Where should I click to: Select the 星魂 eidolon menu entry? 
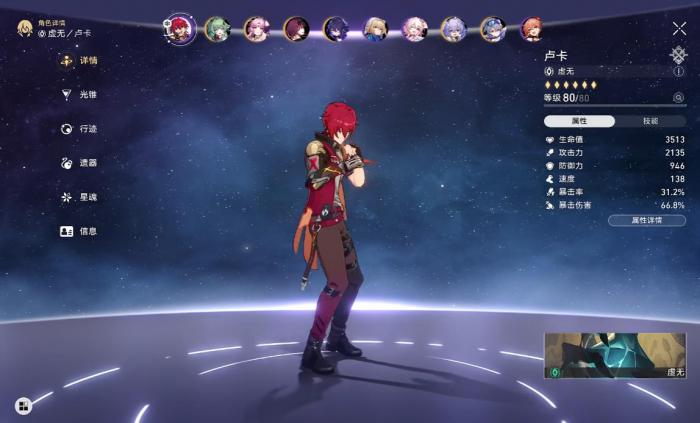(x=87, y=197)
